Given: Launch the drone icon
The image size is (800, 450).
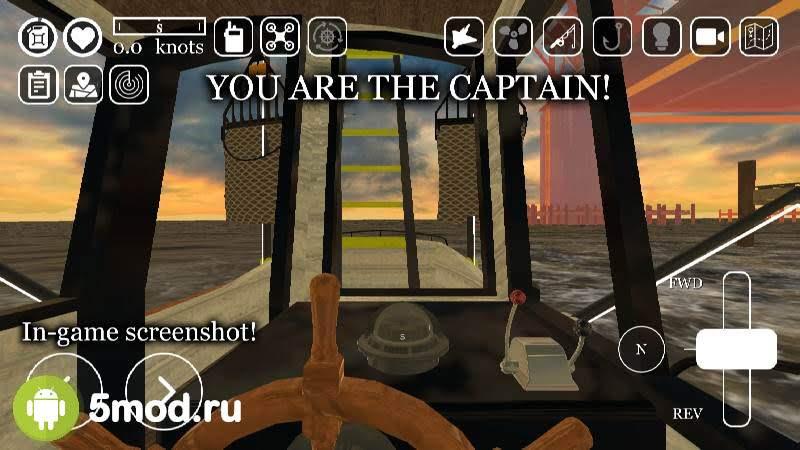Looking at the screenshot, I should click(280, 37).
